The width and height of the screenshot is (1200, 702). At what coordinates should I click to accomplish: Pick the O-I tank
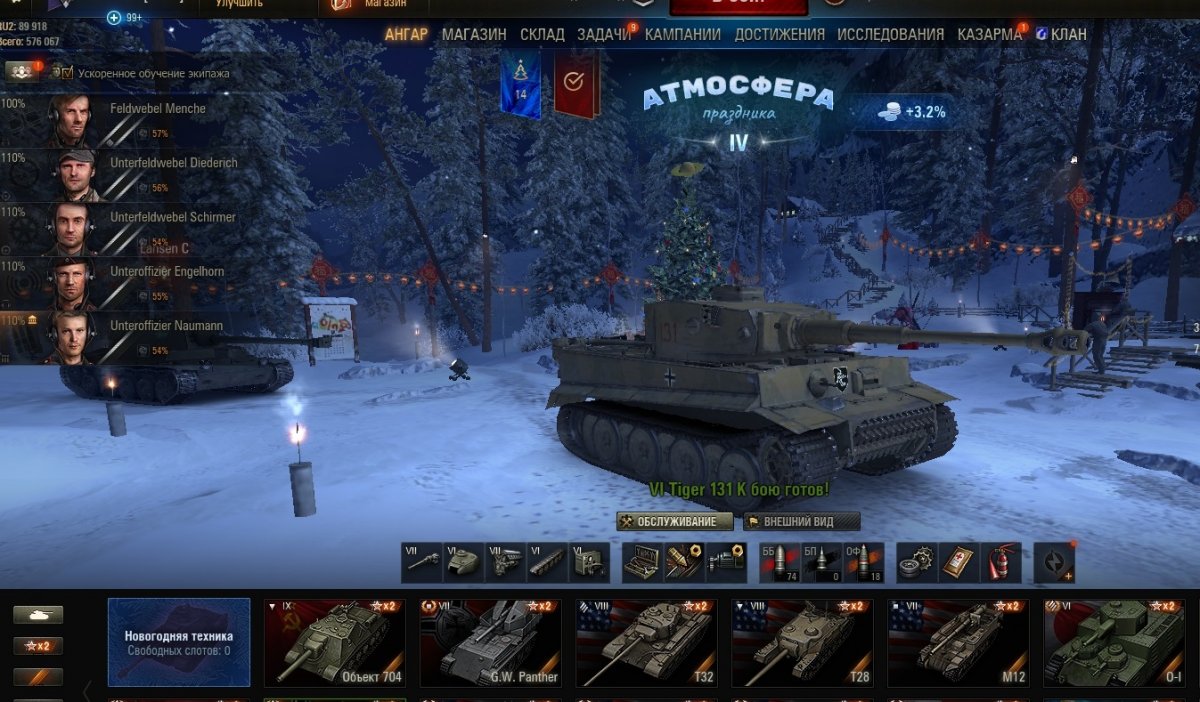point(1114,643)
